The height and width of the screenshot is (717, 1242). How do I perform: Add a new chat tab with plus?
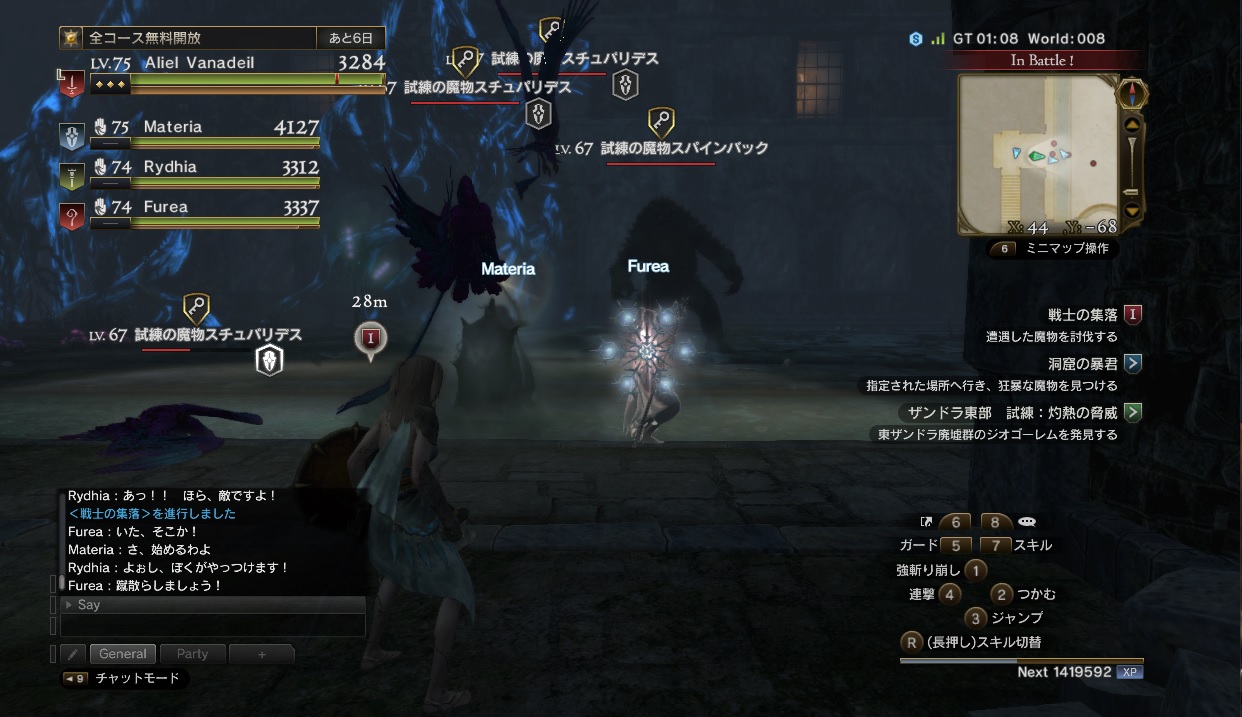point(262,654)
